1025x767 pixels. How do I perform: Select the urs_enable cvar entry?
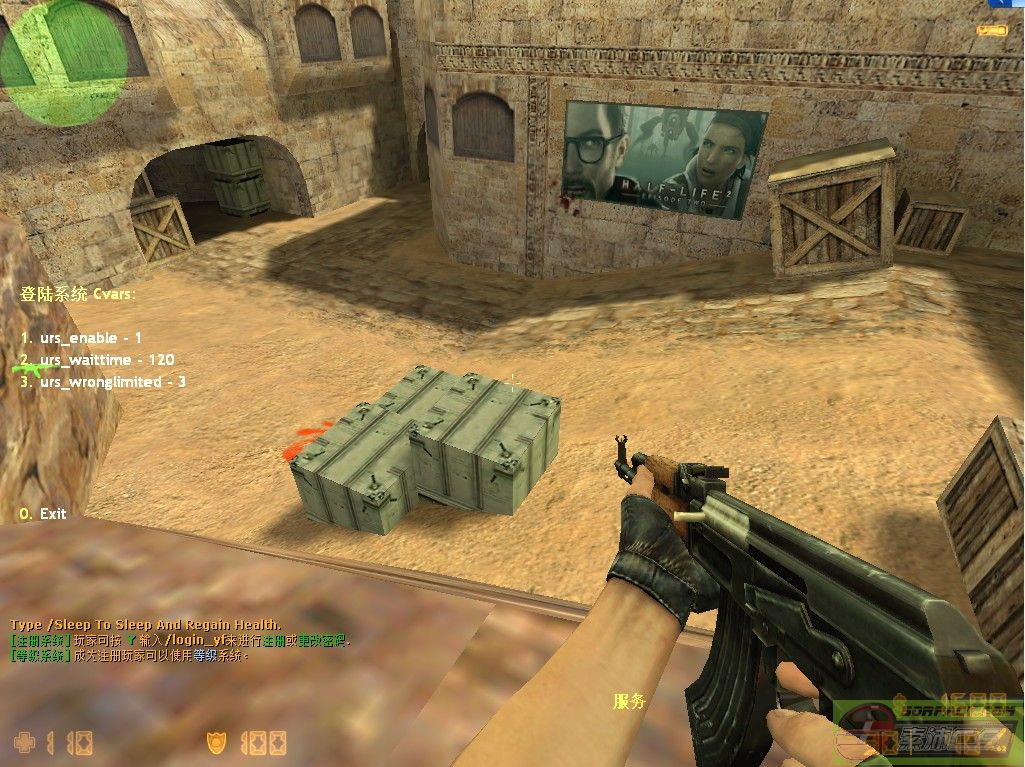(x=81, y=338)
